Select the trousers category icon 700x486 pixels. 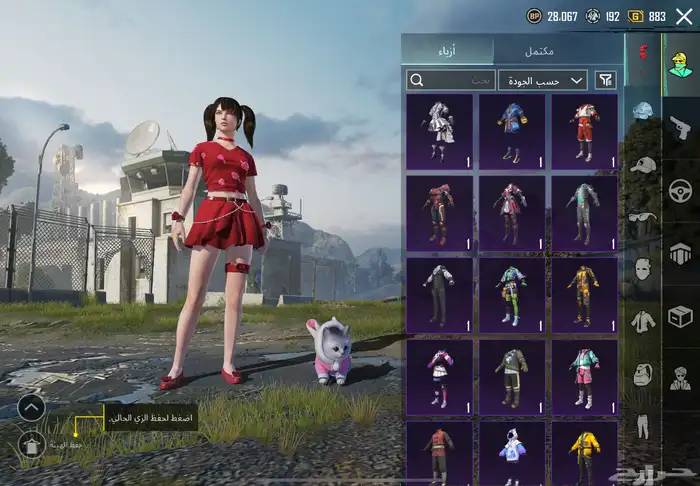click(x=643, y=426)
